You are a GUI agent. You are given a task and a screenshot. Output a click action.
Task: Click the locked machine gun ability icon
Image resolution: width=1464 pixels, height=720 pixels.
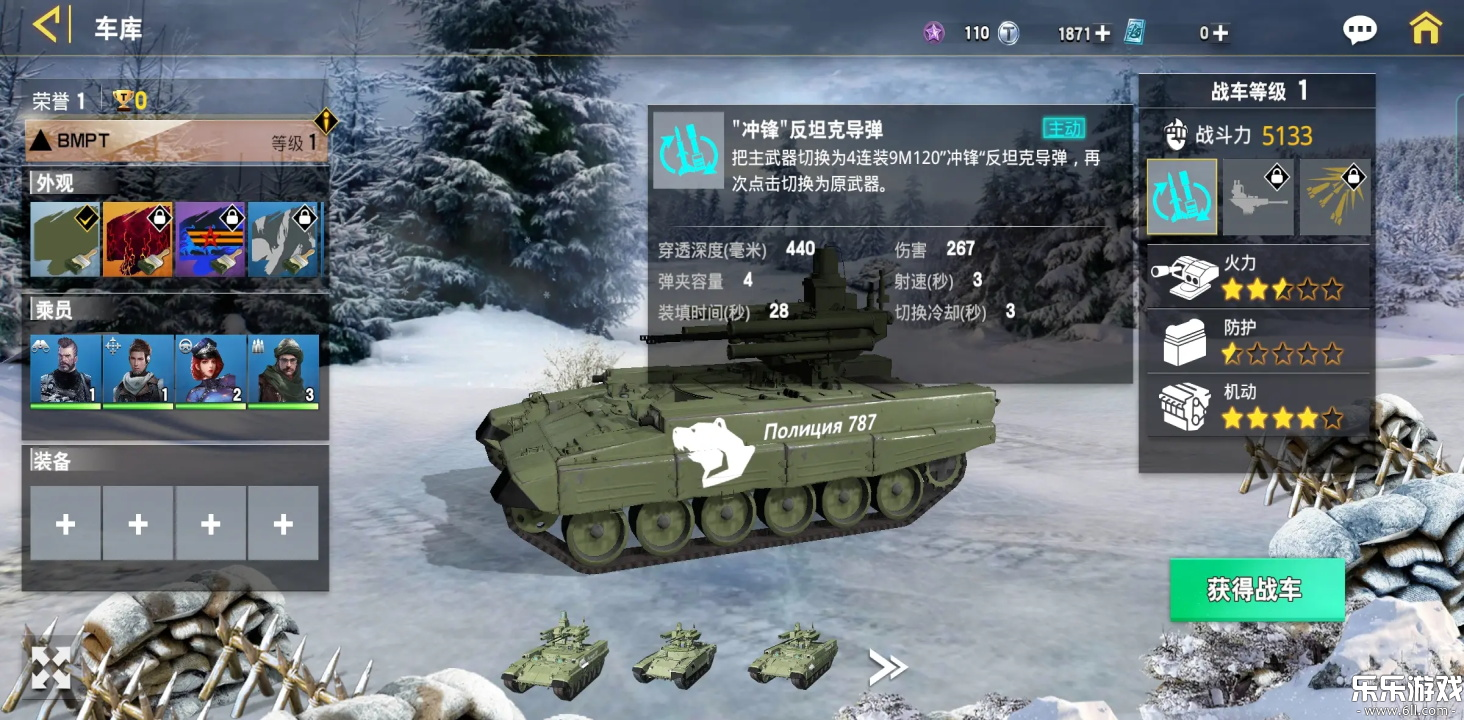[x=1258, y=195]
